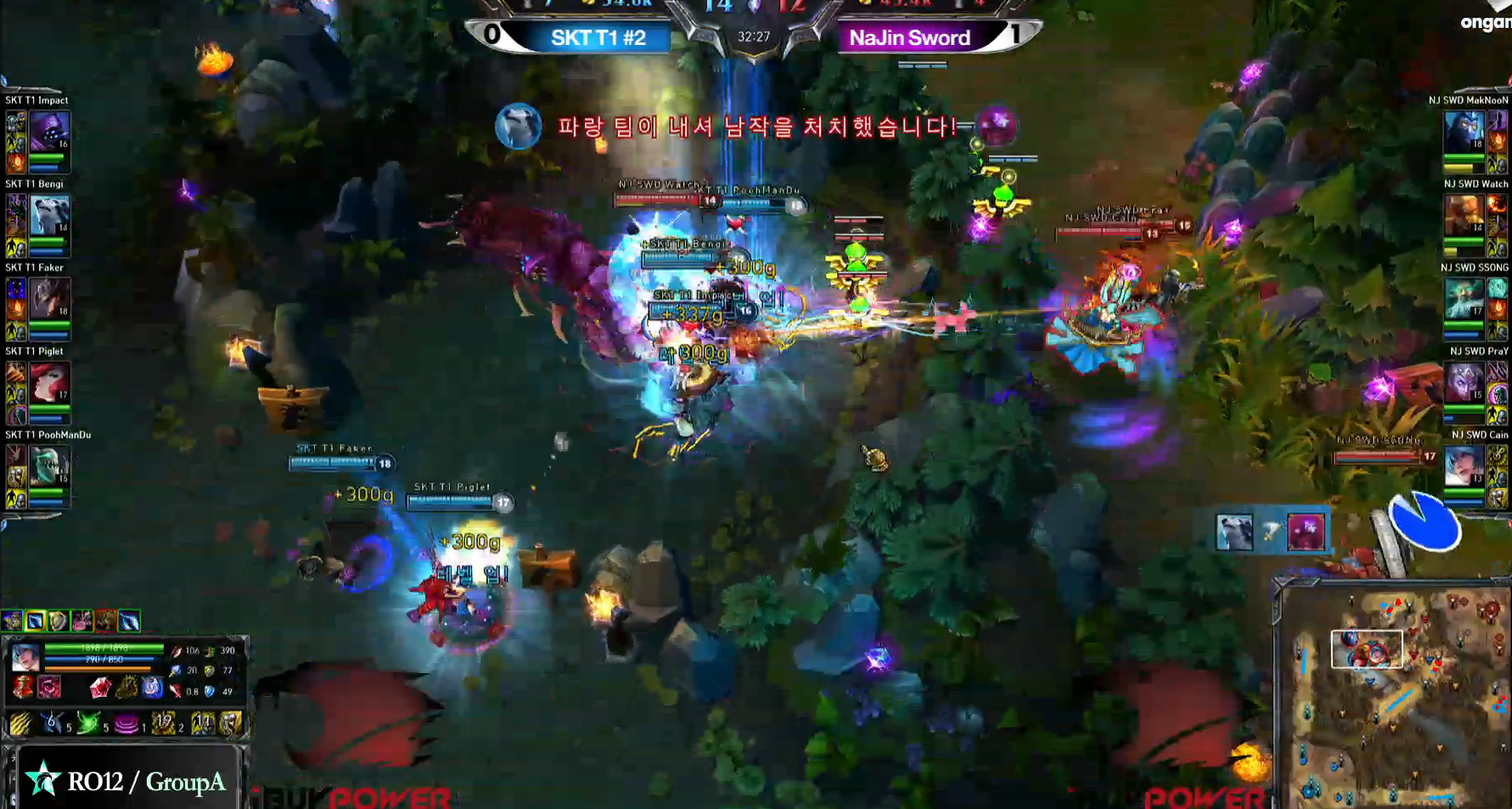
Task: Select NJ SWD MakNooN's champion portrait
Action: [x=1464, y=132]
